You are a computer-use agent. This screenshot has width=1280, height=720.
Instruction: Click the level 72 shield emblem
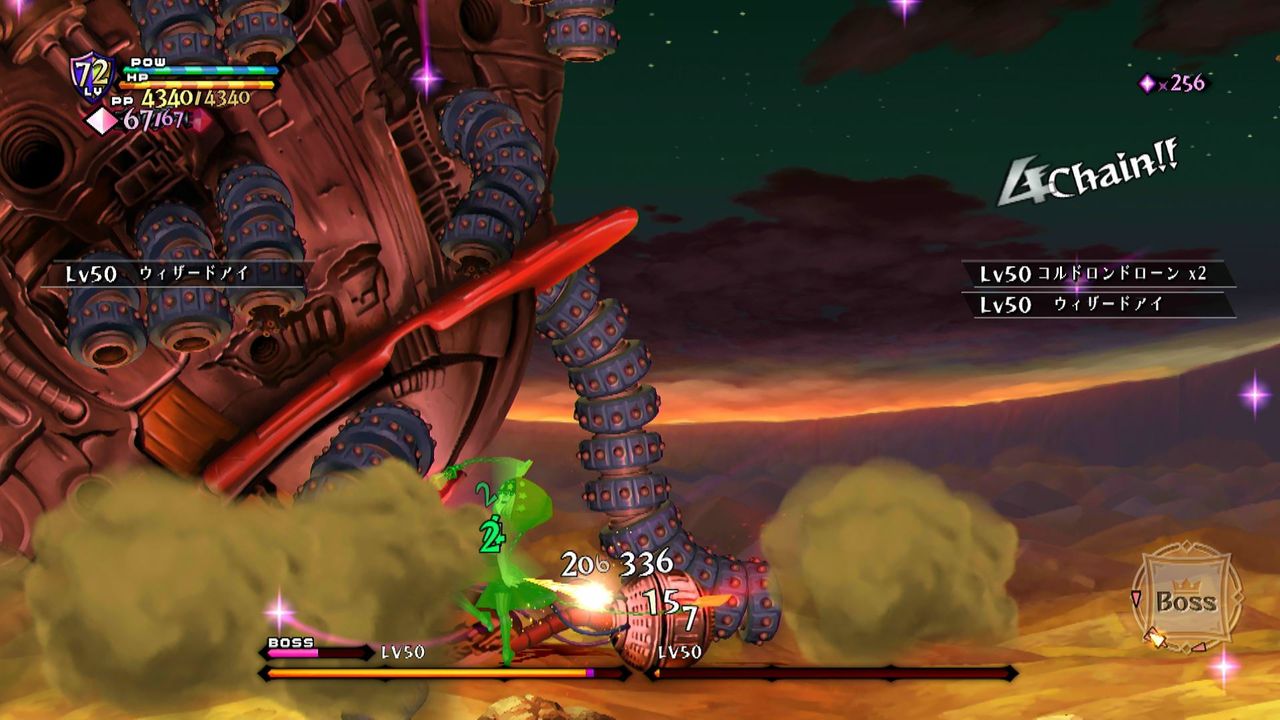[x=90, y=76]
